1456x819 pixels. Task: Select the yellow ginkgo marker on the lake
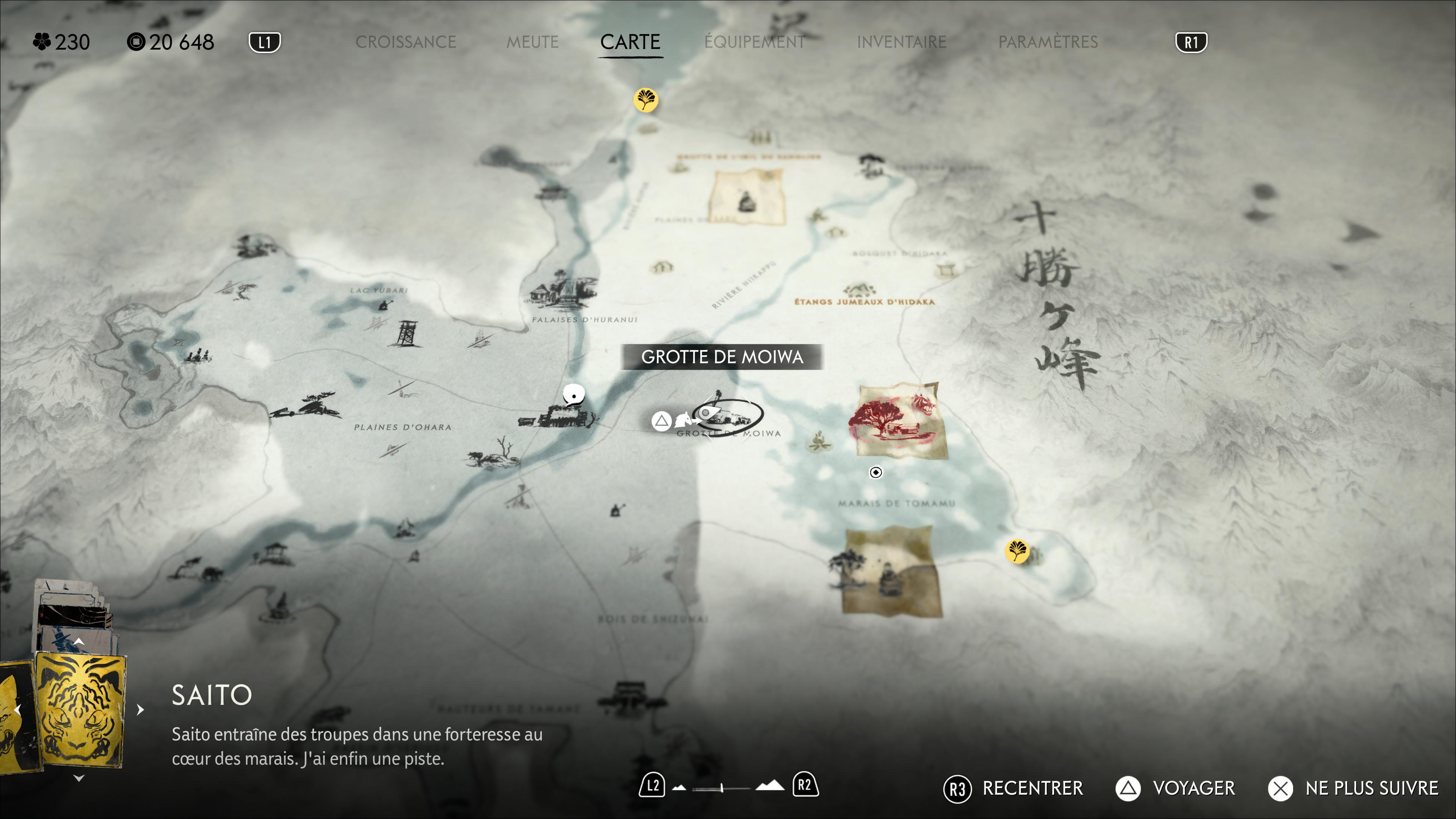click(645, 100)
